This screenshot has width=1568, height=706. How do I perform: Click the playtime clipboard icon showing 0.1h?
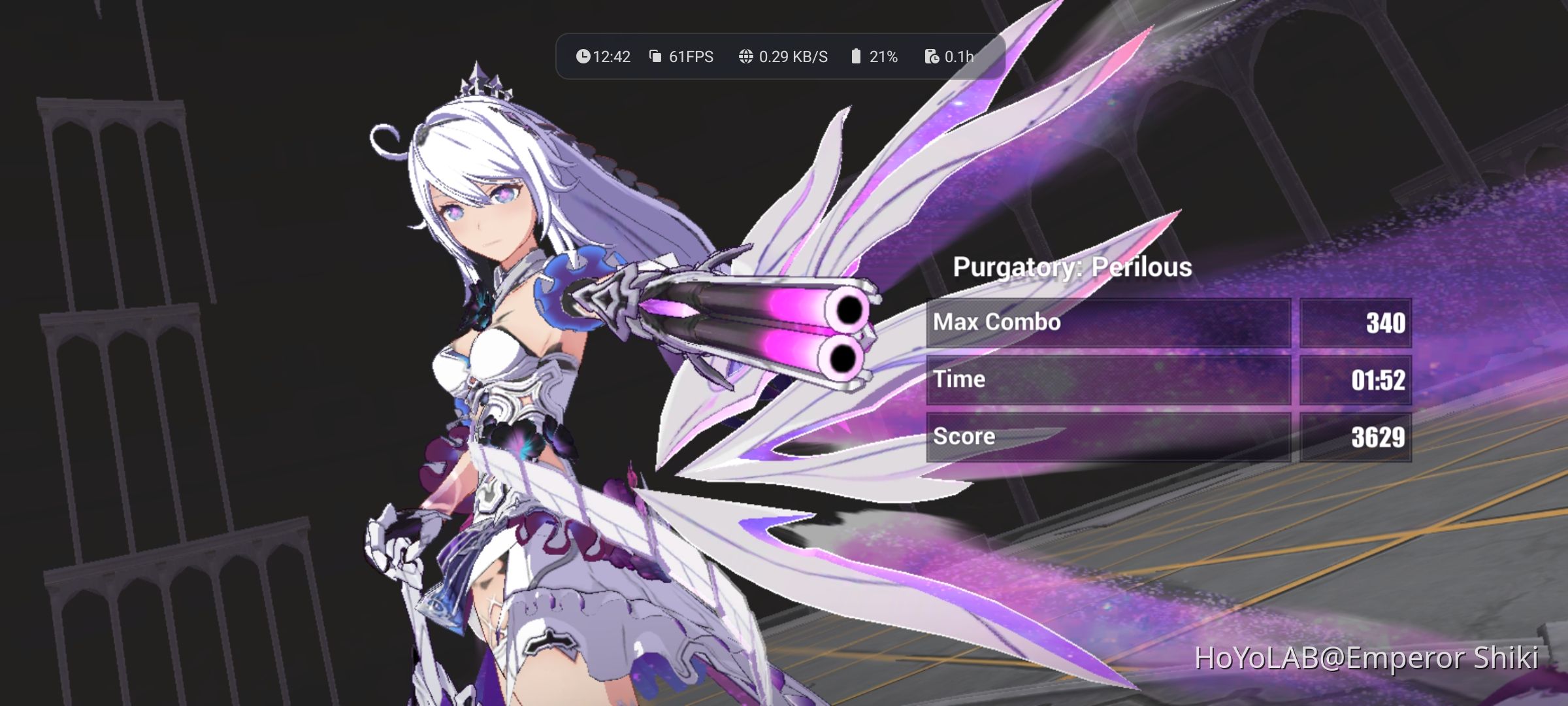[x=930, y=56]
